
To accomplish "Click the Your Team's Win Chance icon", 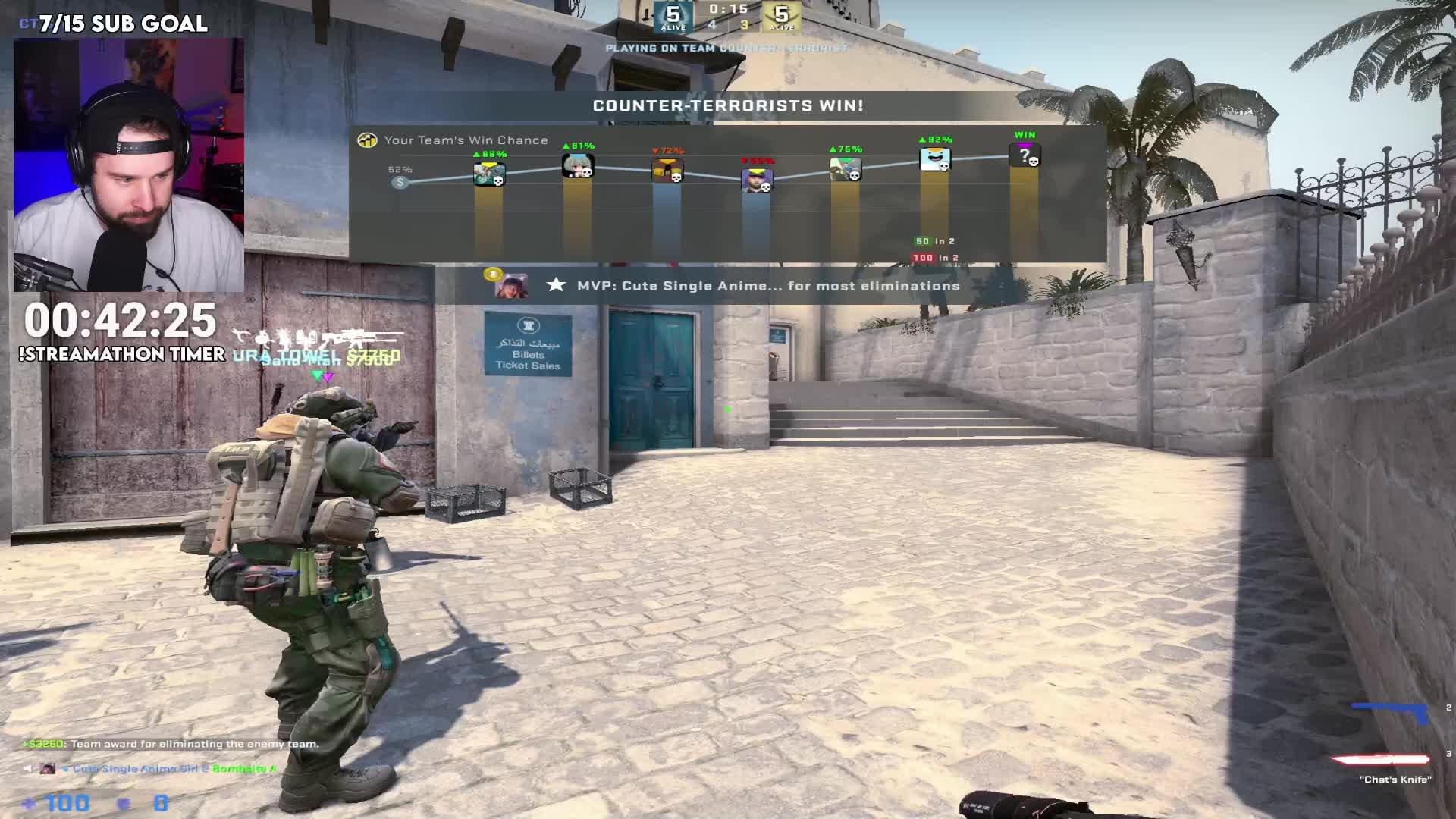I will coord(368,140).
